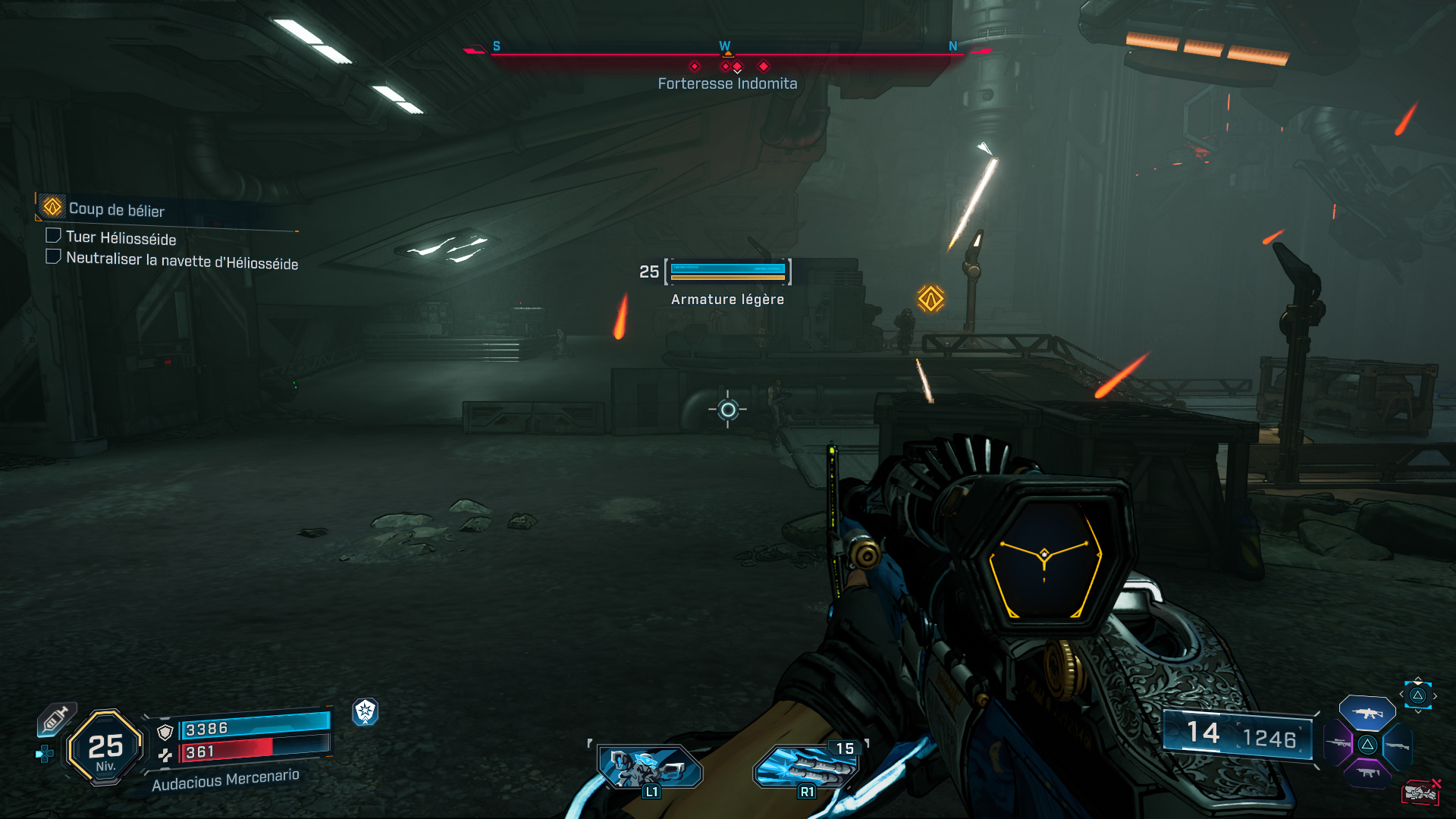
Task: Switch to the sniper rifle weapon slot
Action: click(x=1338, y=744)
